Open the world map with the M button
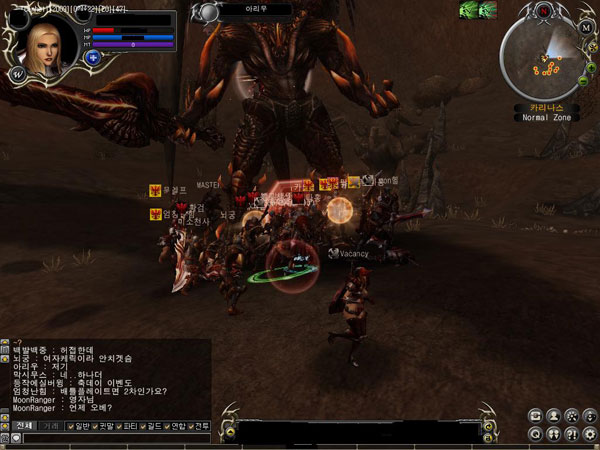600x450 pixels. 585,27
